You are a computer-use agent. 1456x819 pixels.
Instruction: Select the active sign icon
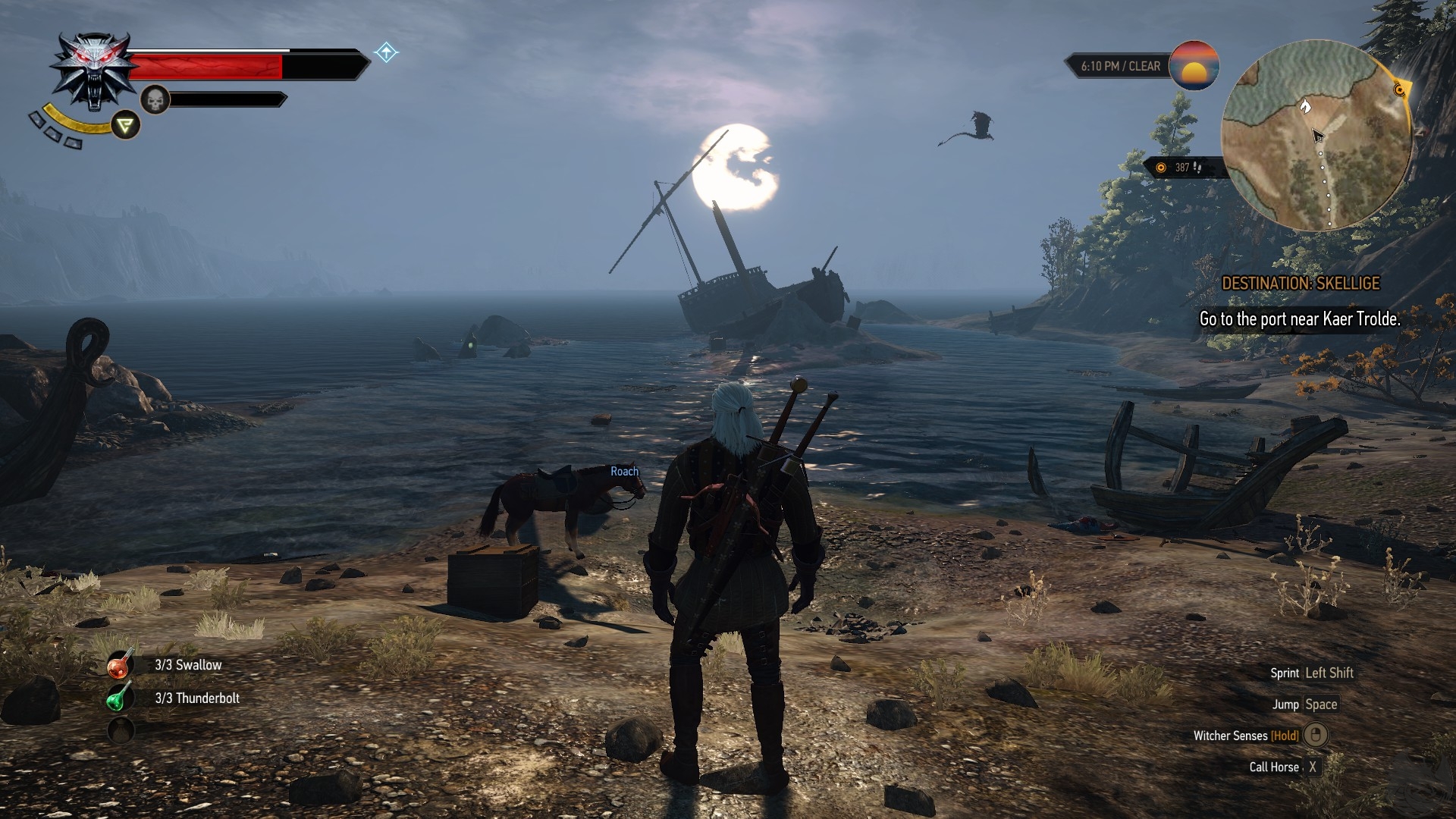[x=126, y=125]
